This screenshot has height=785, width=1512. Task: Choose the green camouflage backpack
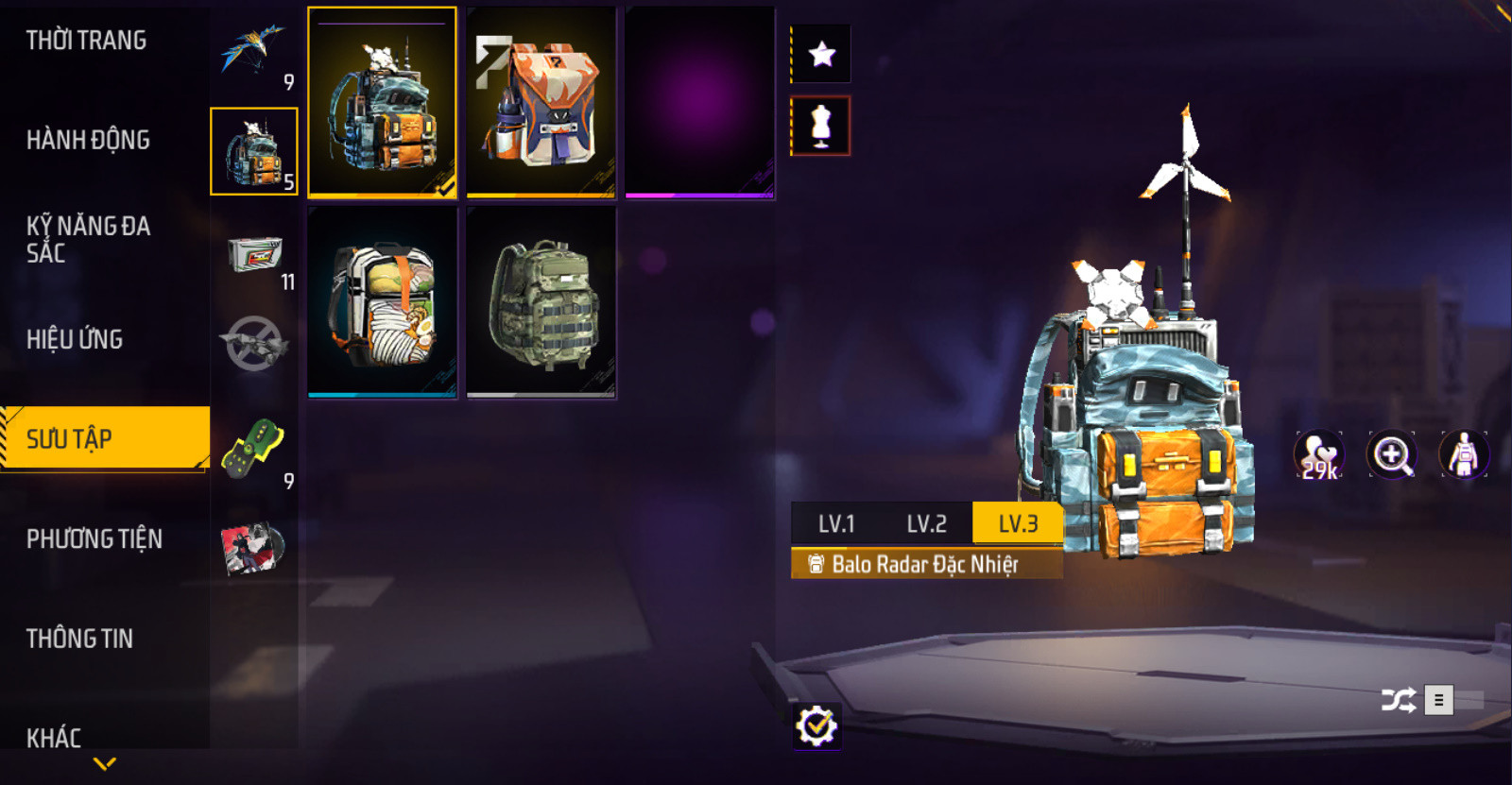[x=541, y=302]
